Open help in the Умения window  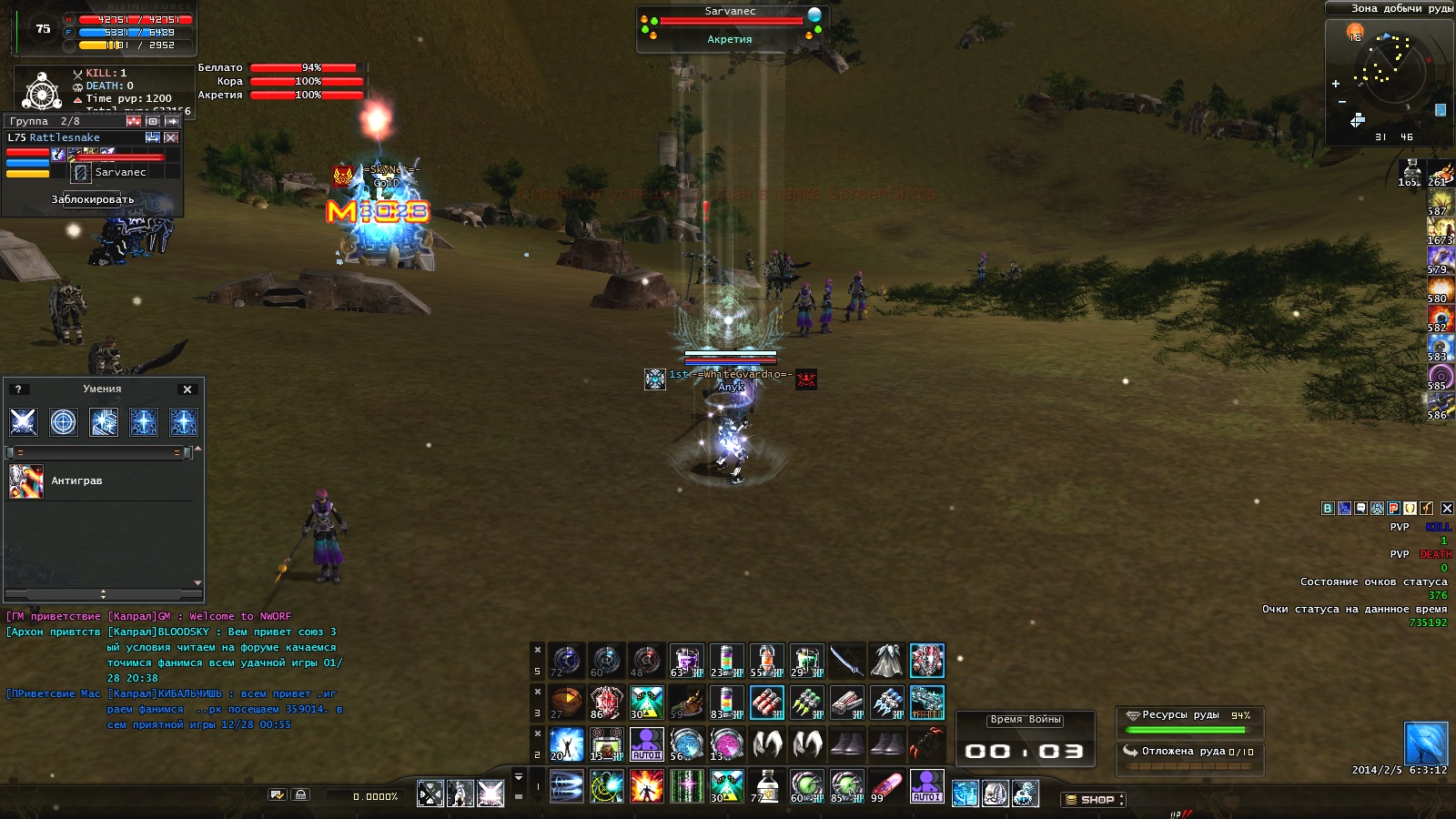[x=18, y=389]
